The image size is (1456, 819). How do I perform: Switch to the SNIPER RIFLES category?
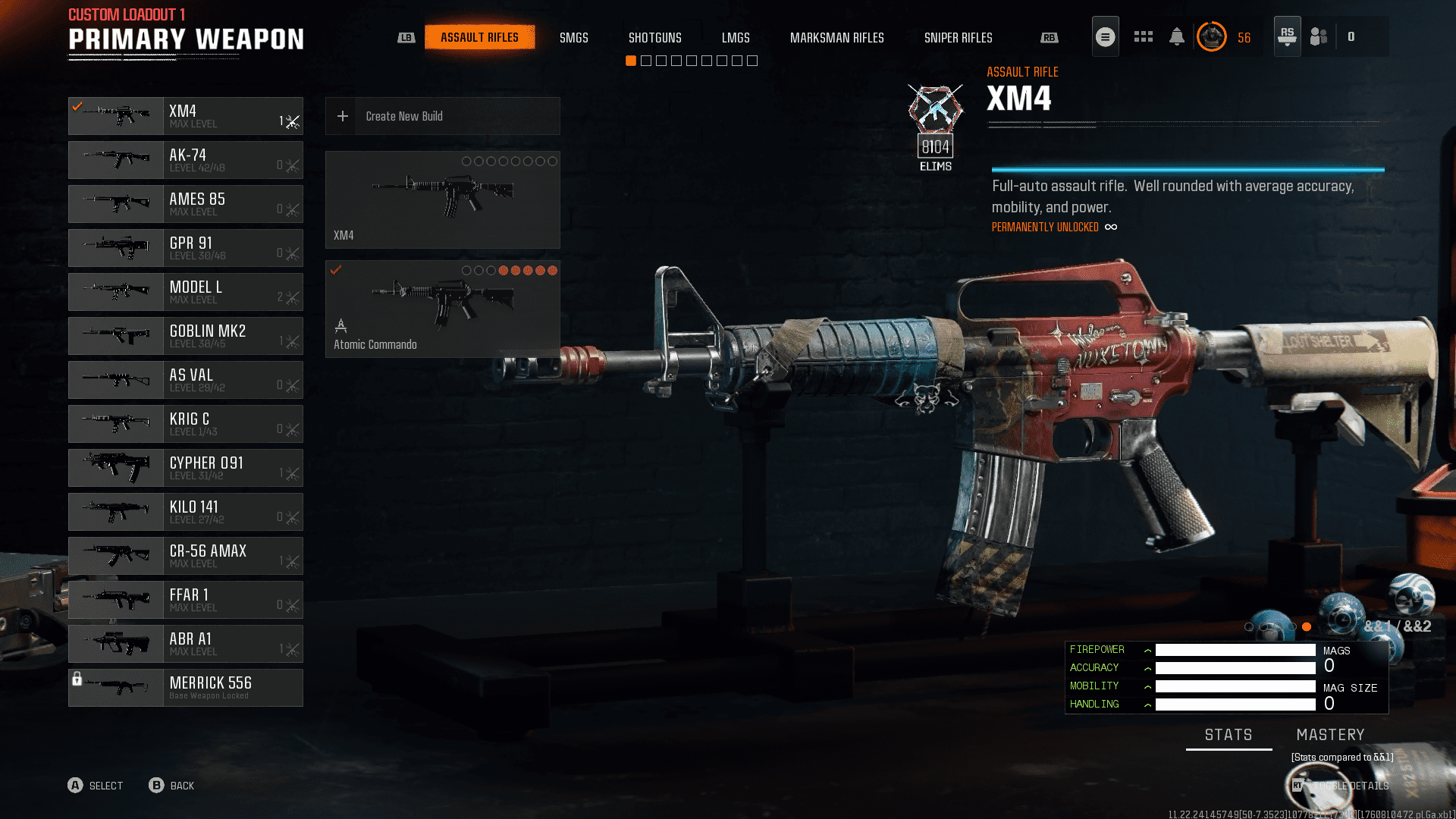(959, 37)
